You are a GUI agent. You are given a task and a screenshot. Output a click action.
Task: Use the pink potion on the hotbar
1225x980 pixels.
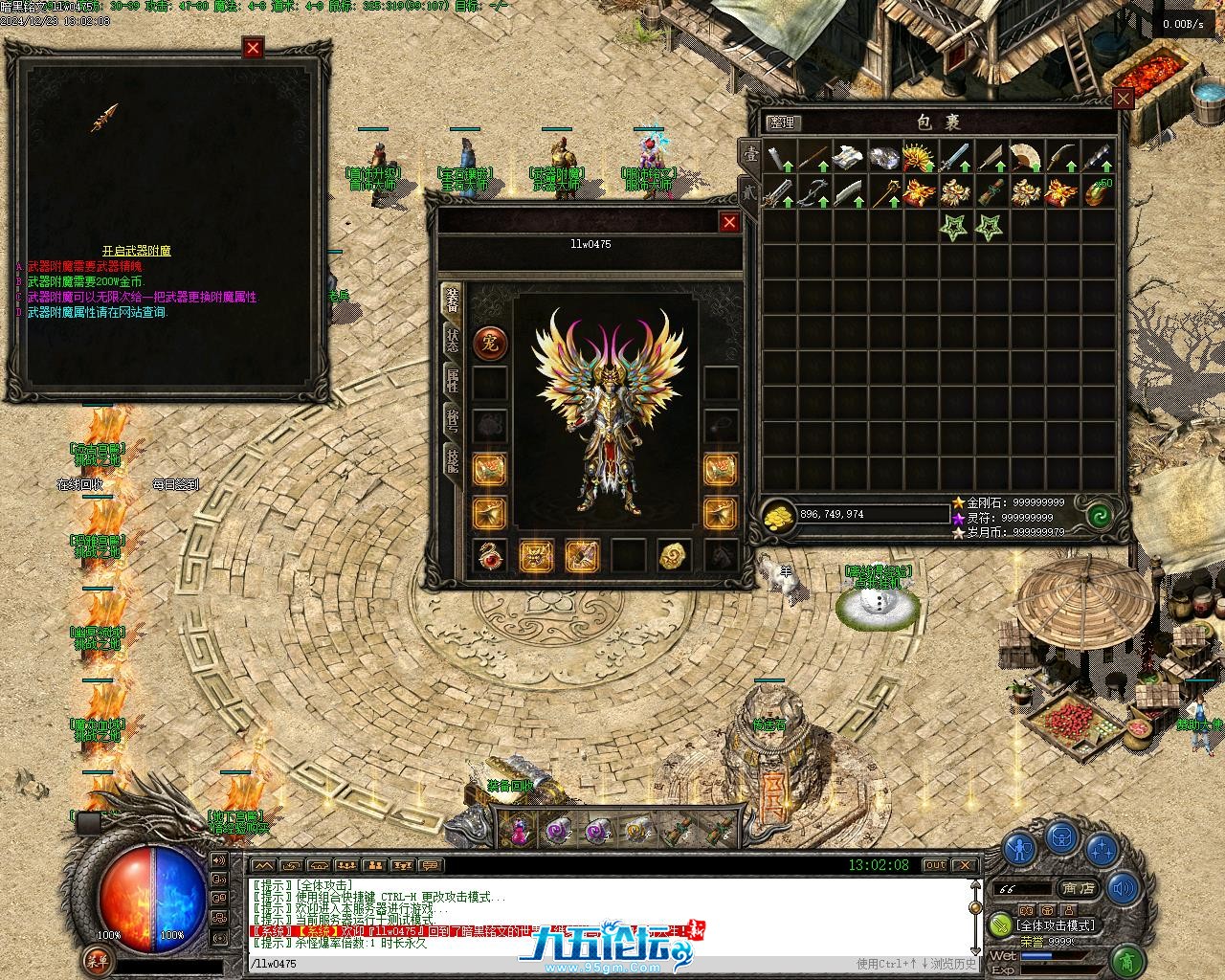[x=518, y=830]
